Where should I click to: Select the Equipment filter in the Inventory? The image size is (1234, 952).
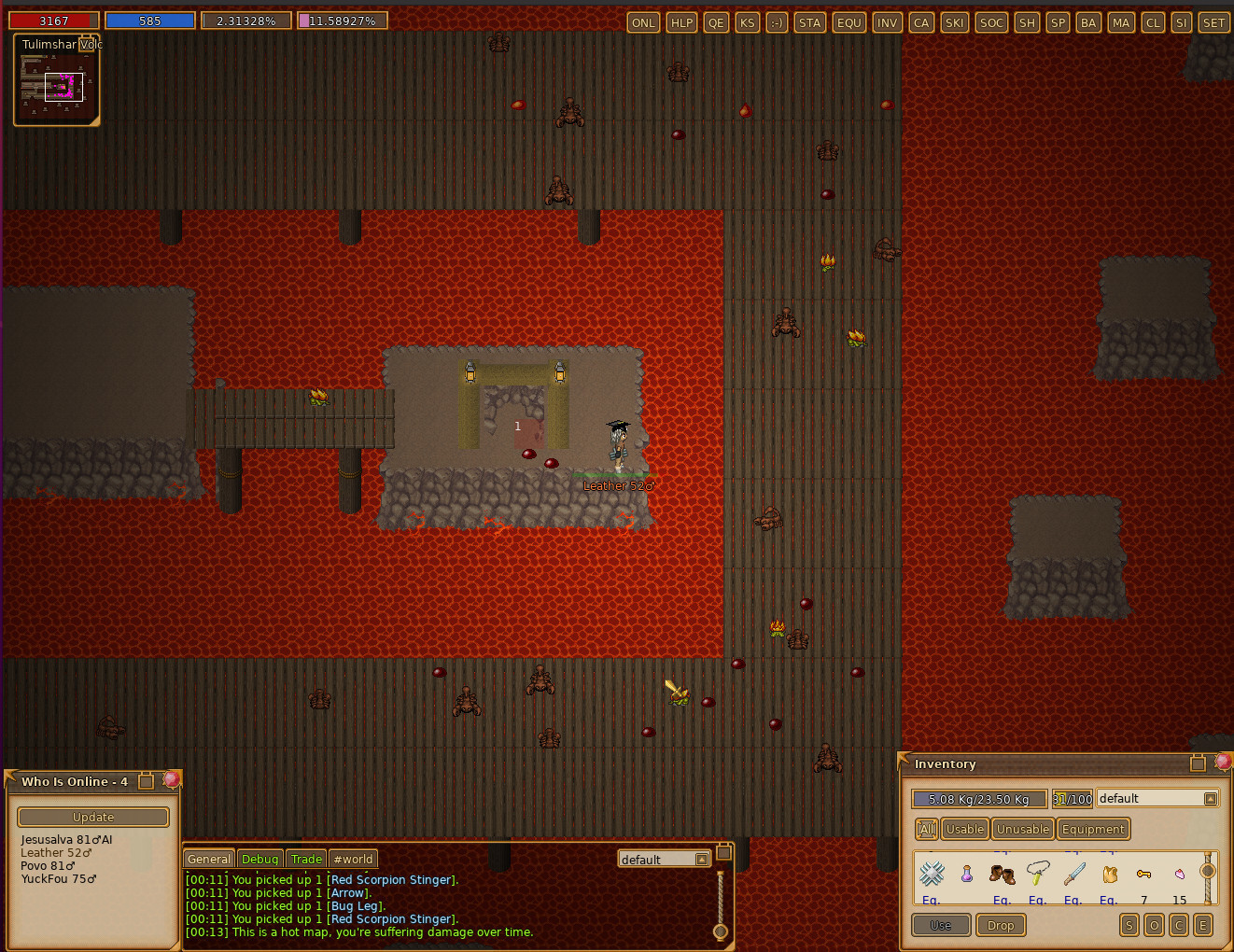pos(1092,829)
